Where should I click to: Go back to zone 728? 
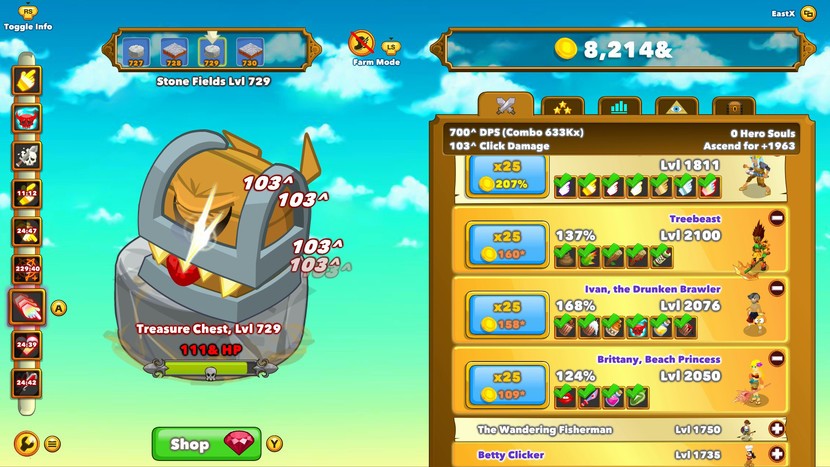(x=174, y=51)
